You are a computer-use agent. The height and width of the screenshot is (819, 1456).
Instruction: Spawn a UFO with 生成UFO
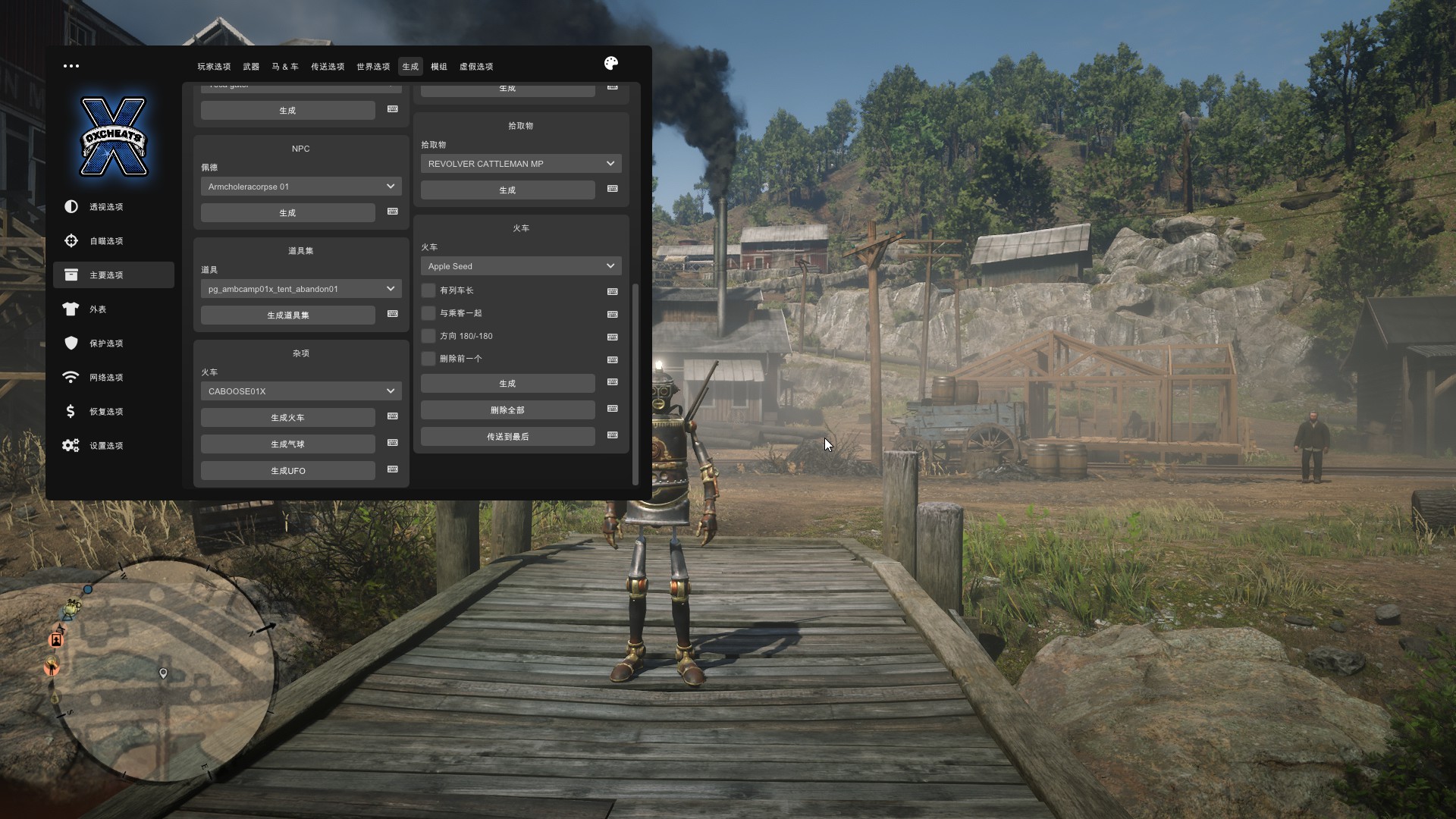click(287, 471)
